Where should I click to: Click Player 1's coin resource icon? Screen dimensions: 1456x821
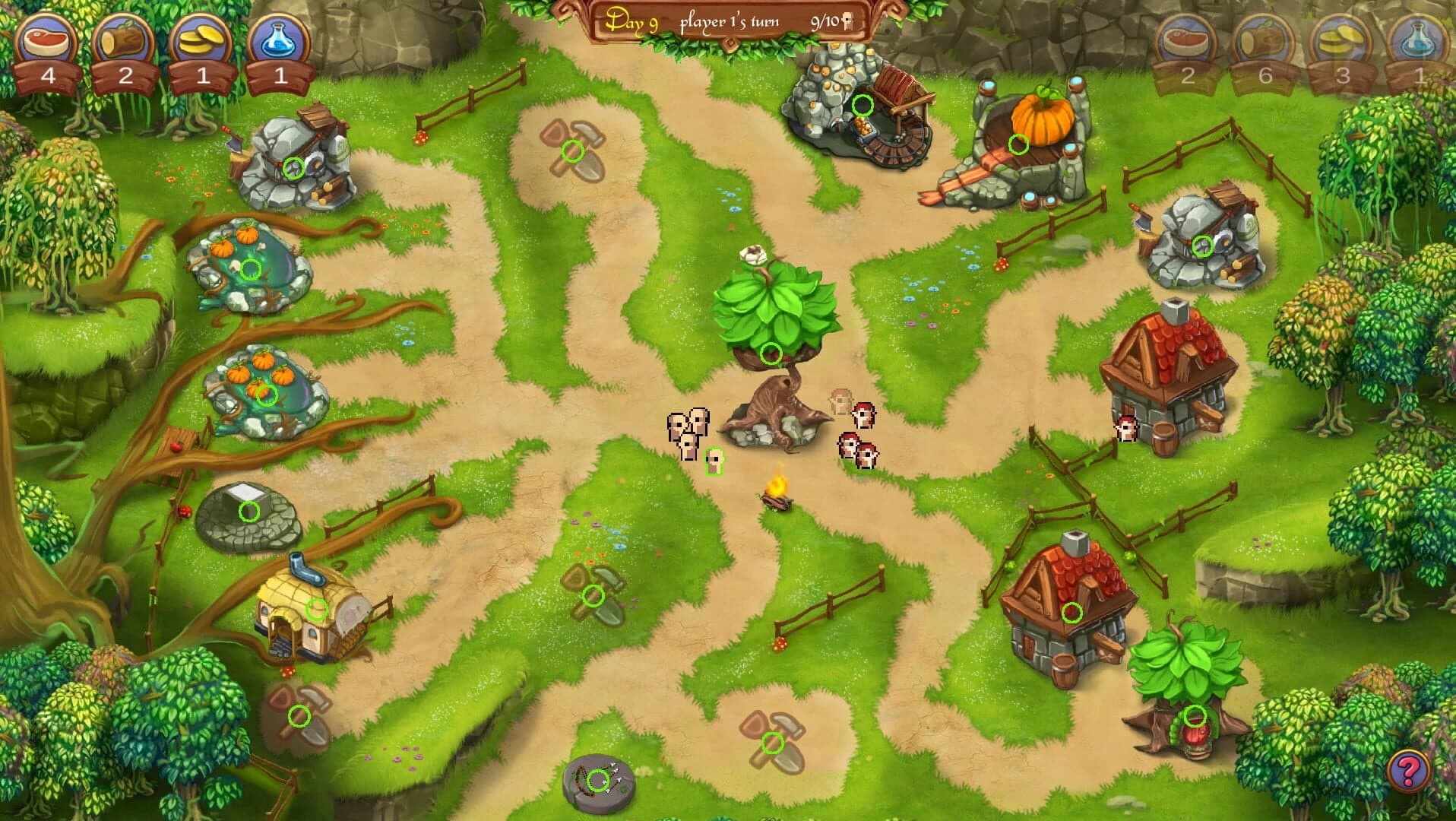[202, 38]
